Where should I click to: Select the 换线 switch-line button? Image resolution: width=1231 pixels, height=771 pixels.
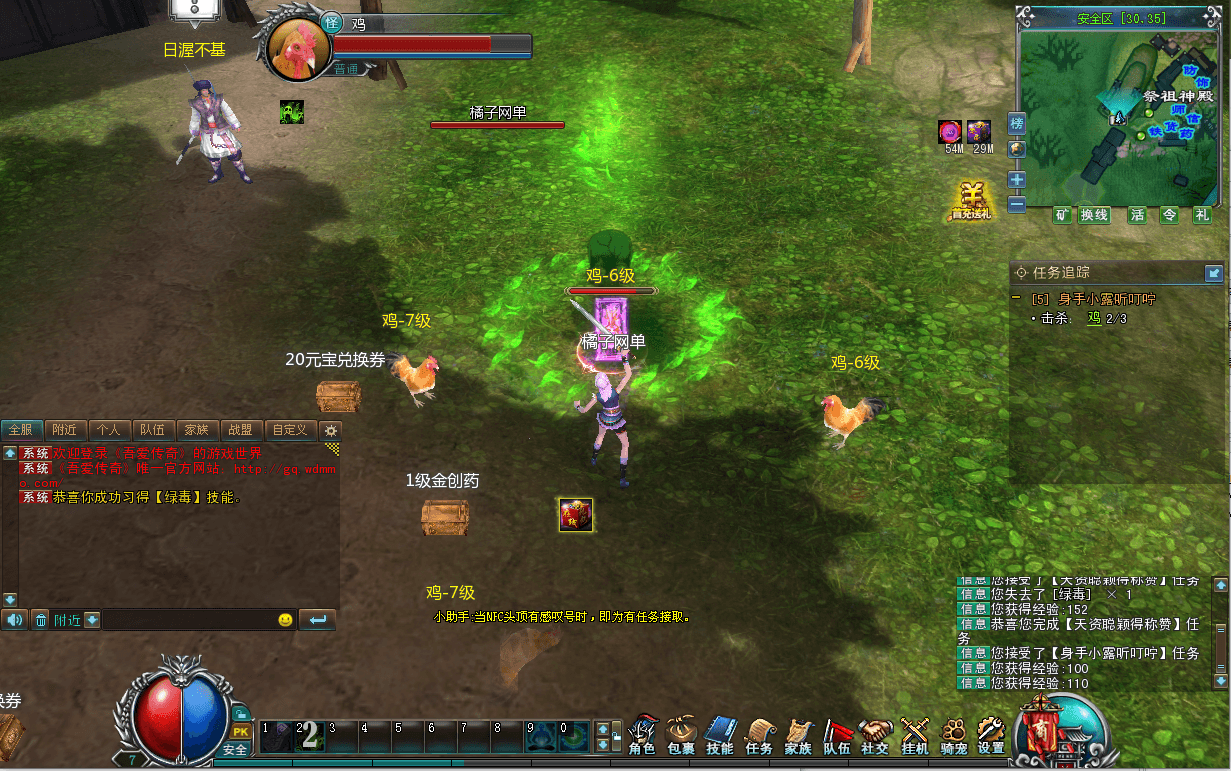point(1094,215)
